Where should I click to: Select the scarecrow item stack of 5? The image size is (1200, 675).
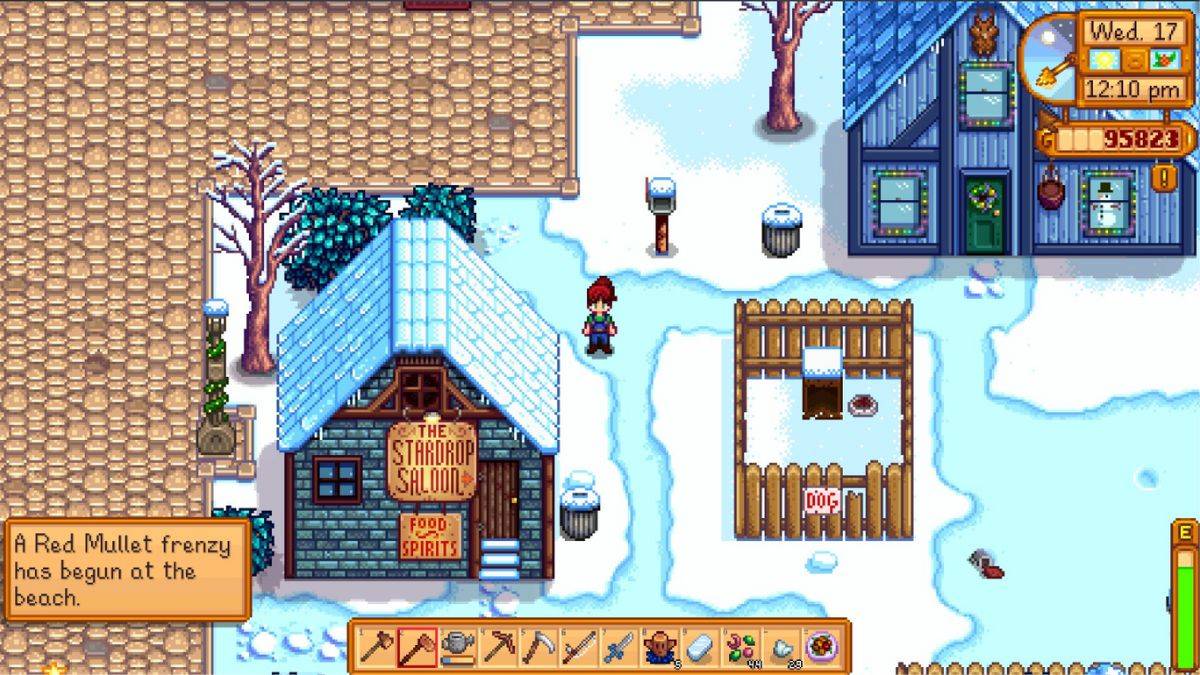[660, 647]
